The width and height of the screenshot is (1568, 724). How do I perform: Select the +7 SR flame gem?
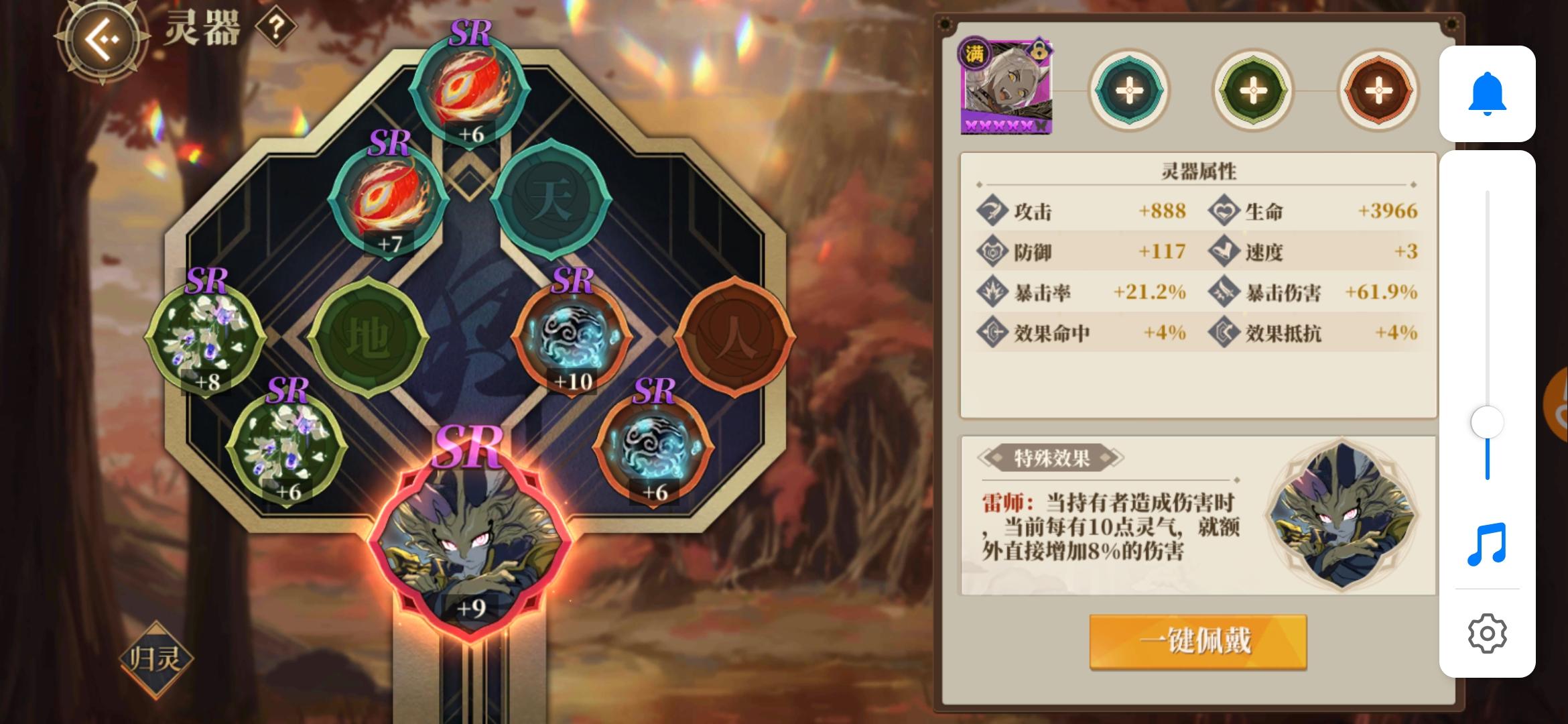click(387, 201)
